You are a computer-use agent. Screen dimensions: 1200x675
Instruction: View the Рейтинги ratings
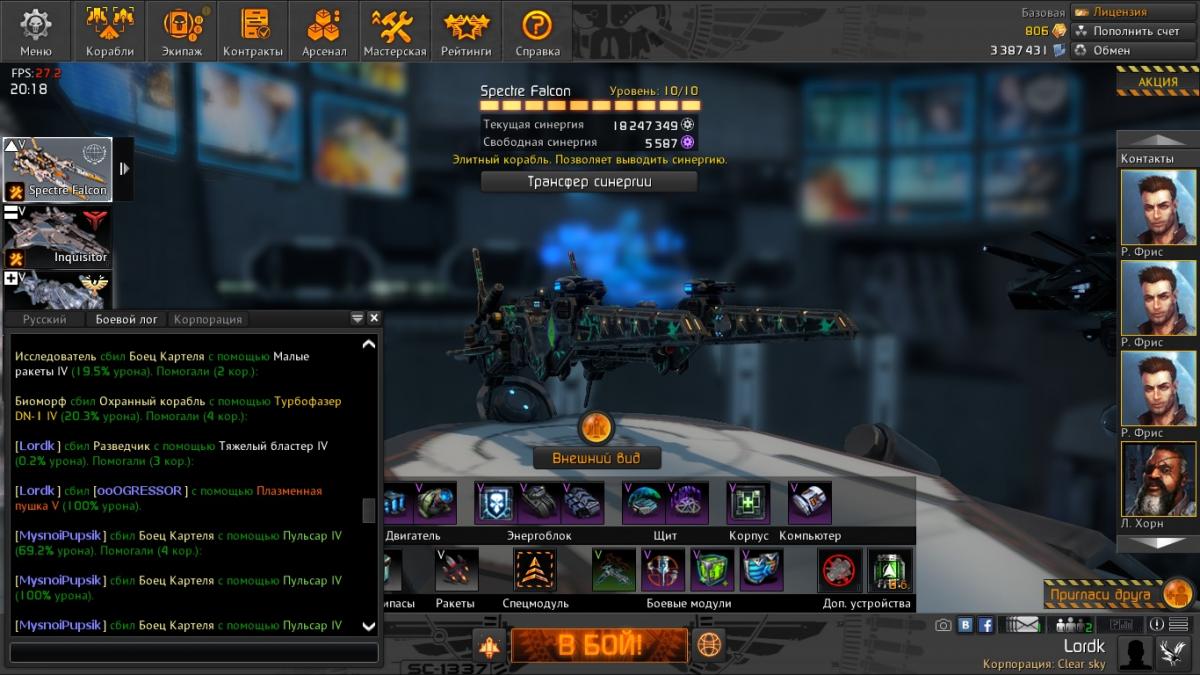[467, 31]
